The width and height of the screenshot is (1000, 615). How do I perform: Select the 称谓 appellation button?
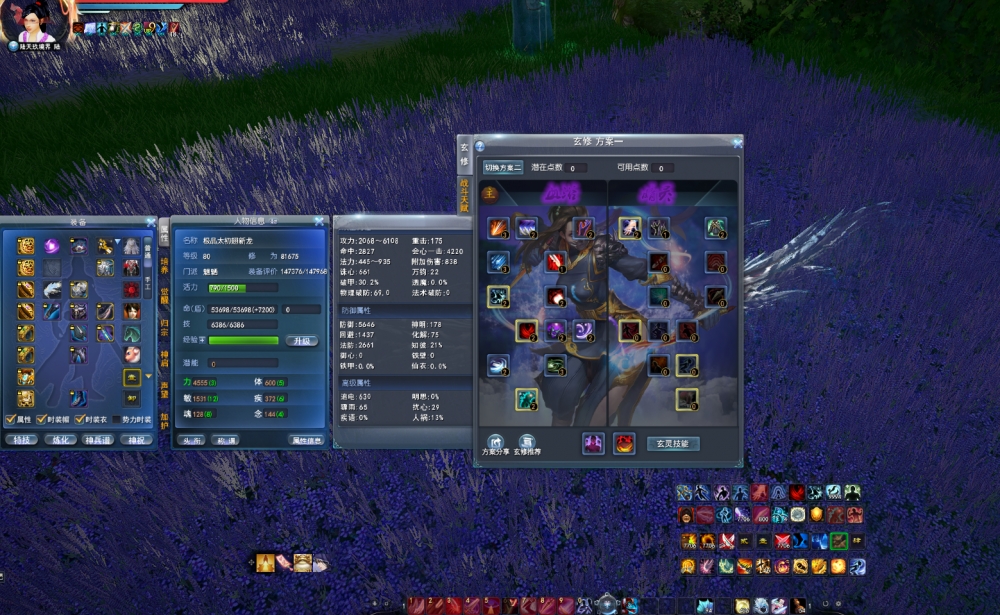pos(225,439)
